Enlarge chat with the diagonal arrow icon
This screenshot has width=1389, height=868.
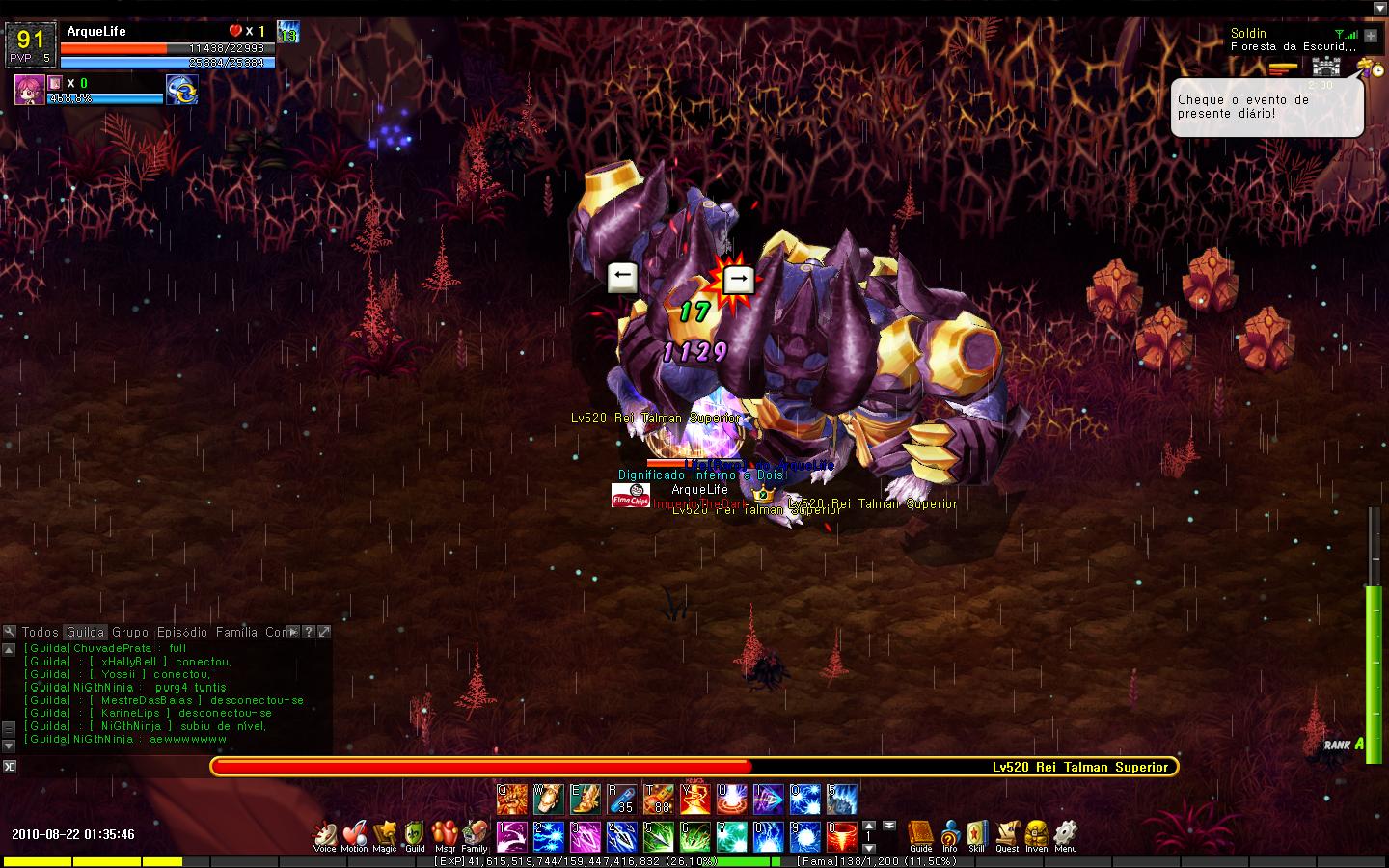pyautogui.click(x=322, y=632)
